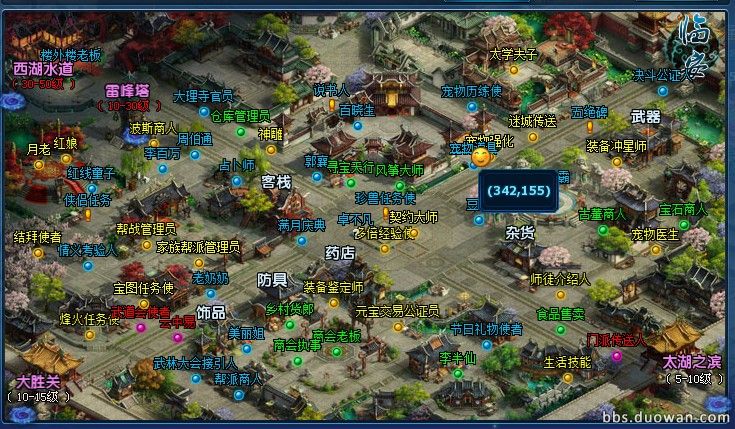Choose the 防具 armor shop label
735x429 pixels.
272,279
